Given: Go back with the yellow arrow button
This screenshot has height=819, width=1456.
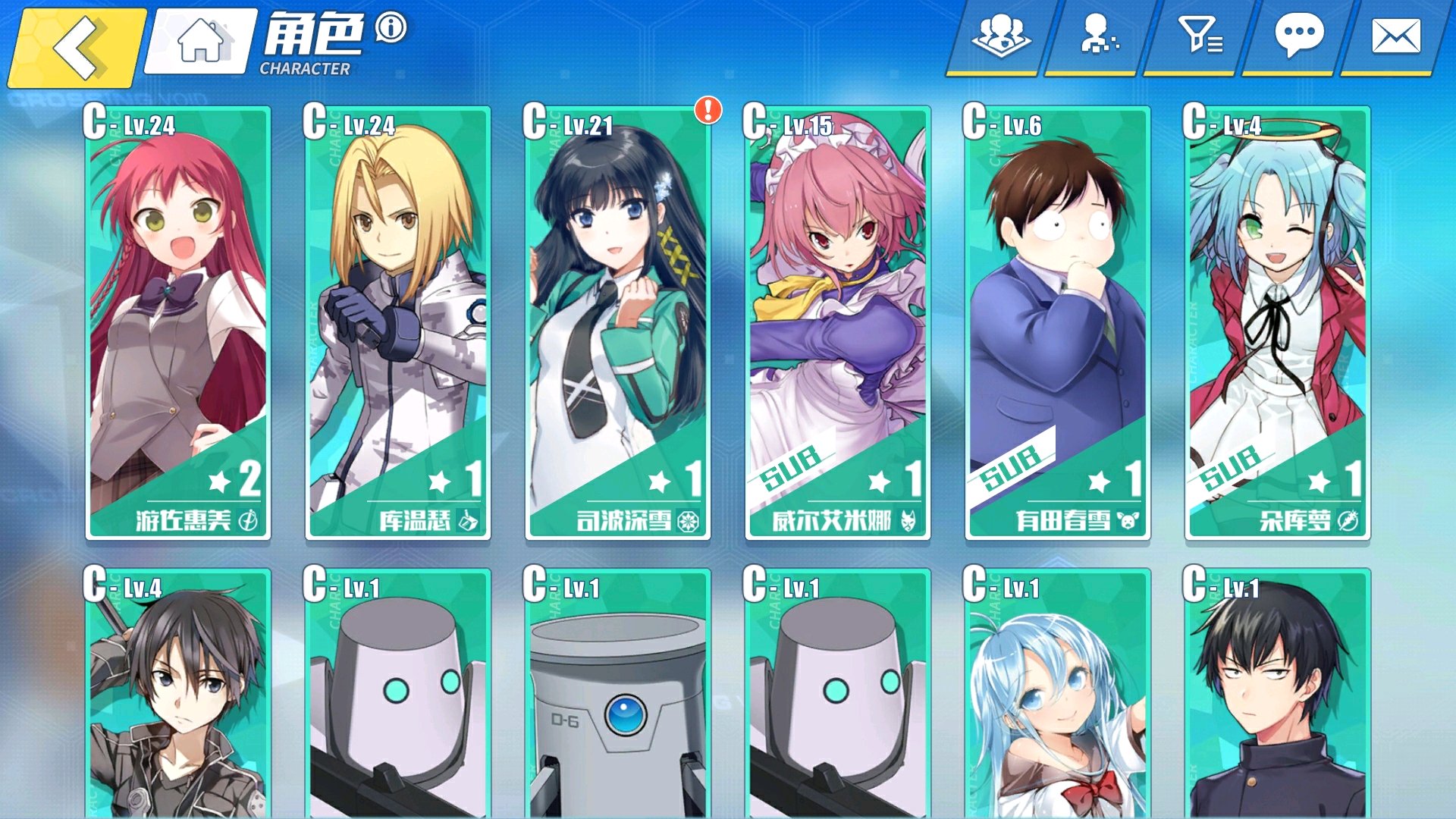Looking at the screenshot, I should point(76,47).
